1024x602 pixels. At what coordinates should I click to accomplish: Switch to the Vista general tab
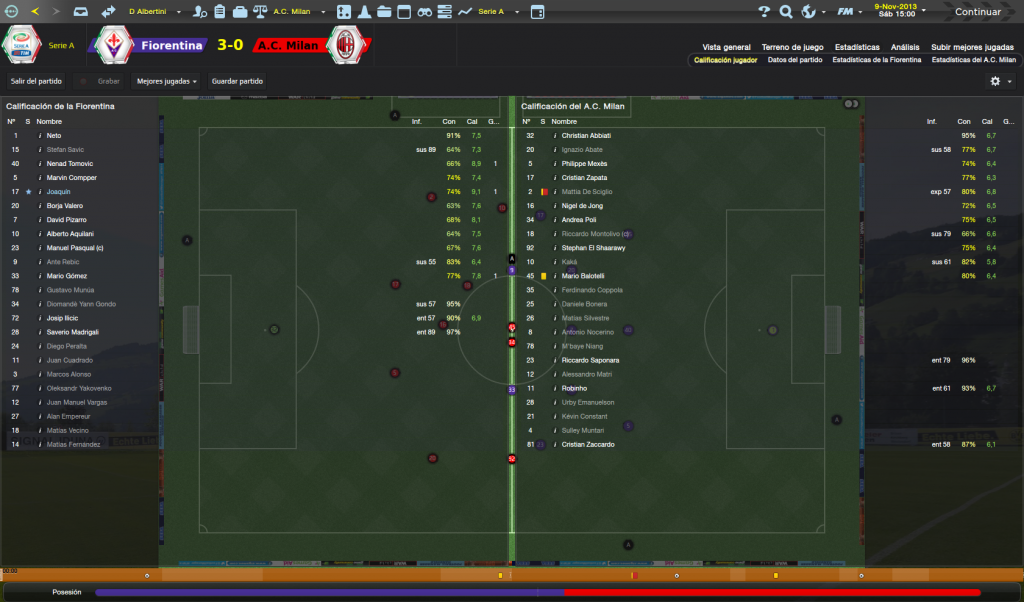tap(726, 47)
